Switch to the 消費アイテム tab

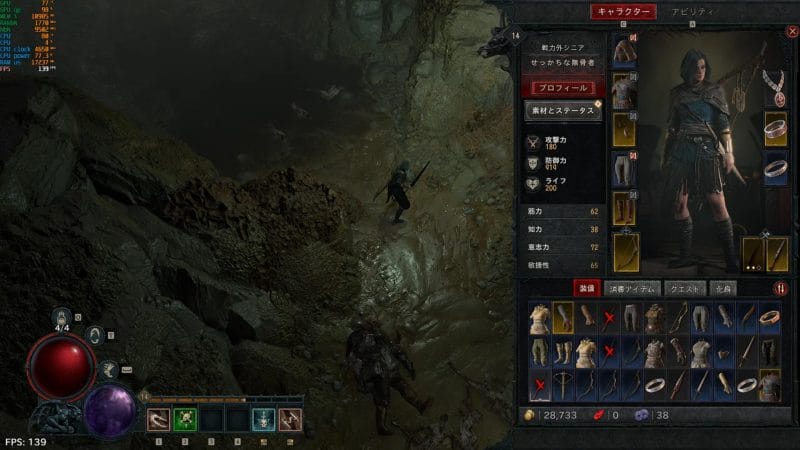[x=634, y=289]
